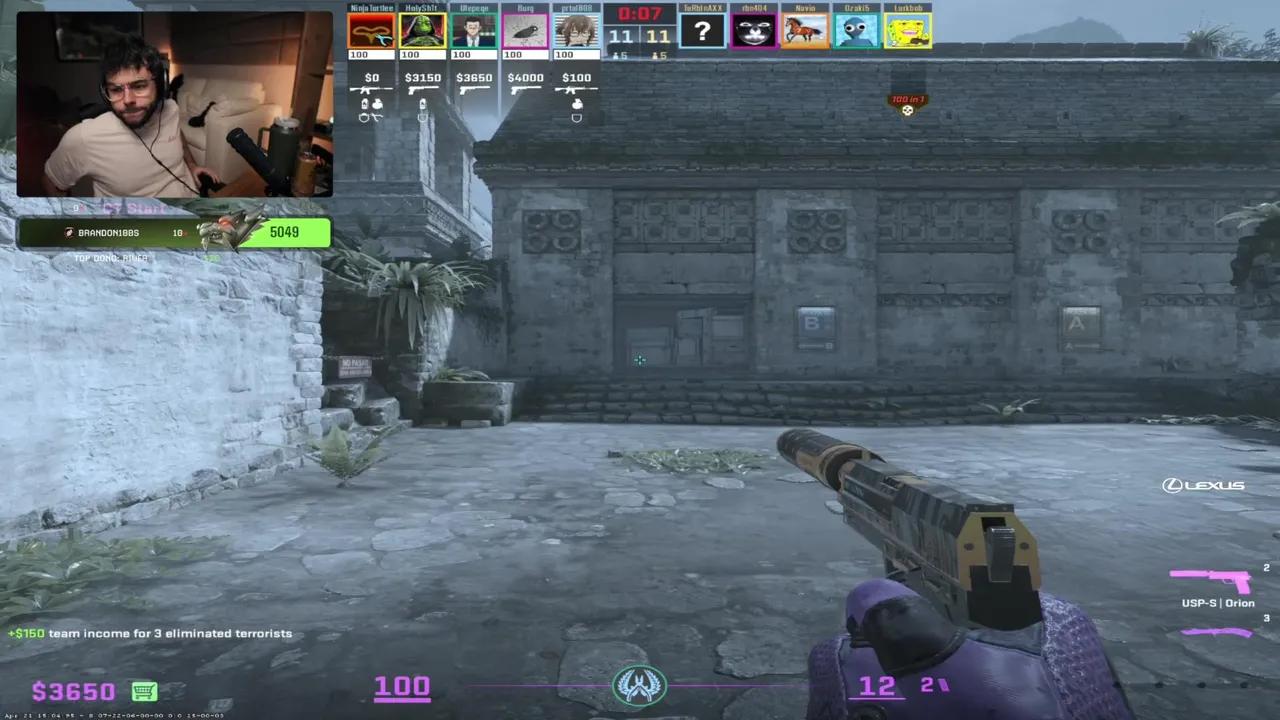This screenshot has height=720, width=1280.
Task: Open the buy menu via the shopping cart icon
Action: 144,691
